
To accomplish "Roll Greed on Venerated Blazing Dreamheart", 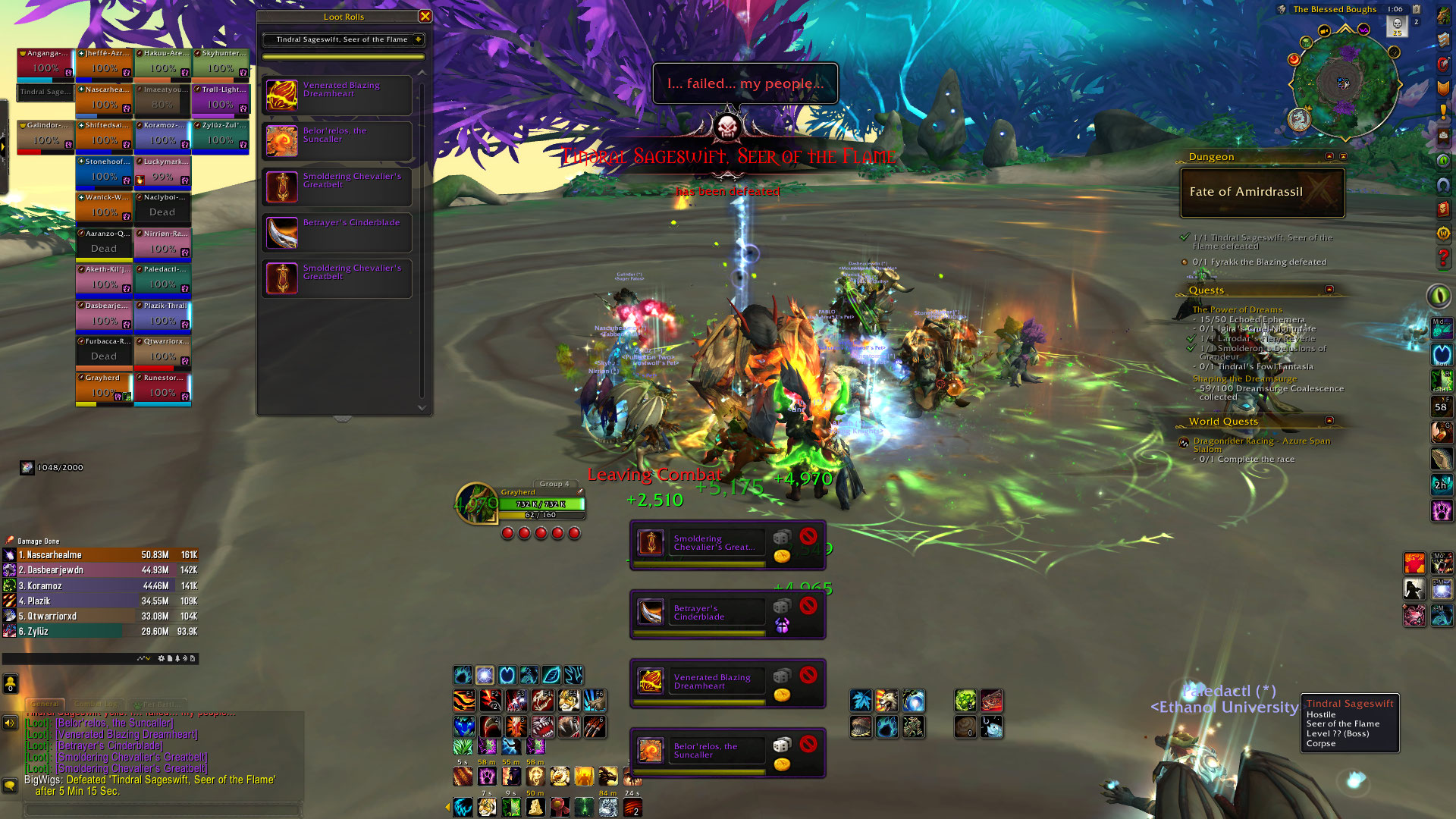I will pyautogui.click(x=781, y=695).
